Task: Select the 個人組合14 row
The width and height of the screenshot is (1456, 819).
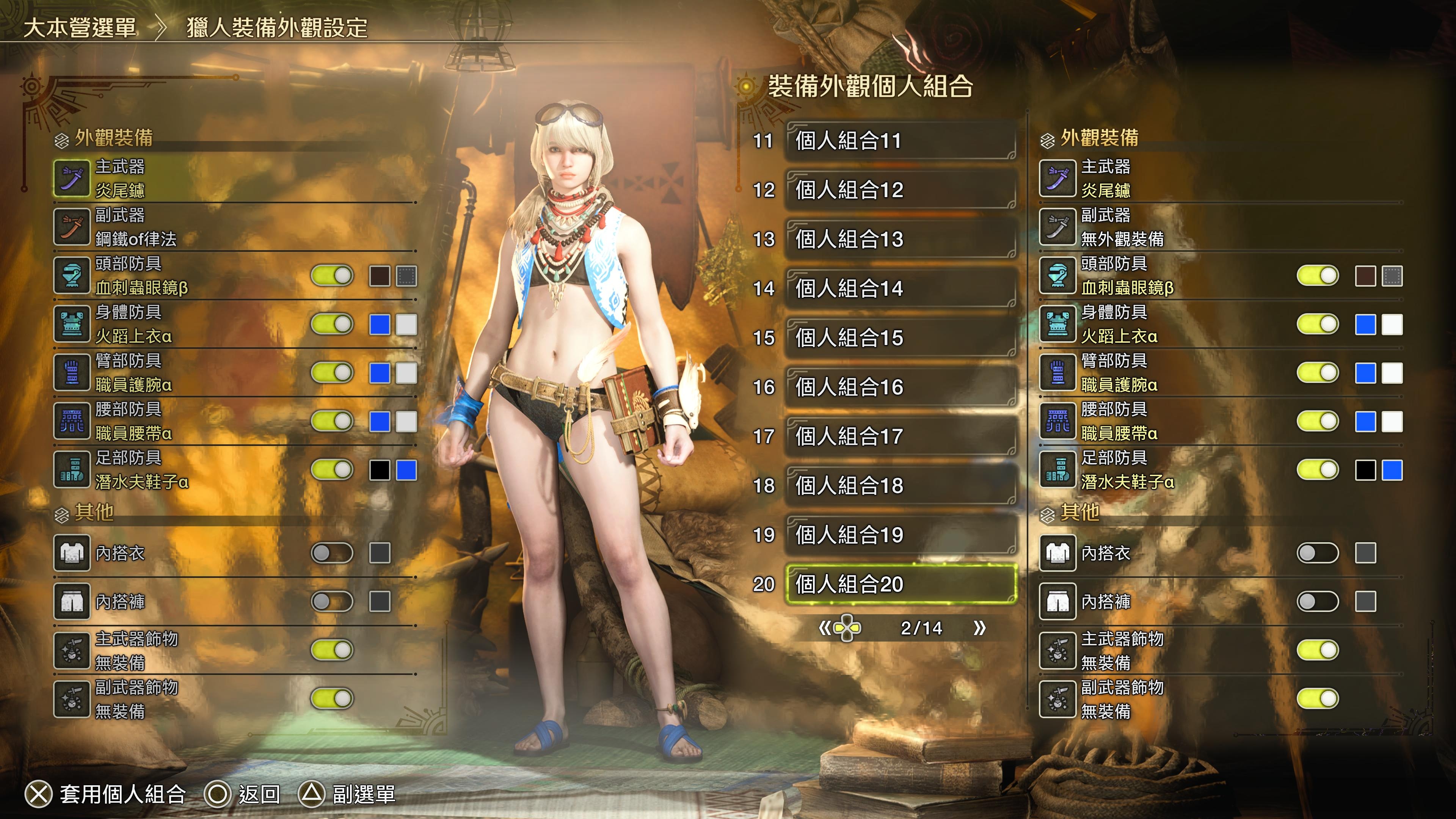Action: pyautogui.click(x=901, y=288)
